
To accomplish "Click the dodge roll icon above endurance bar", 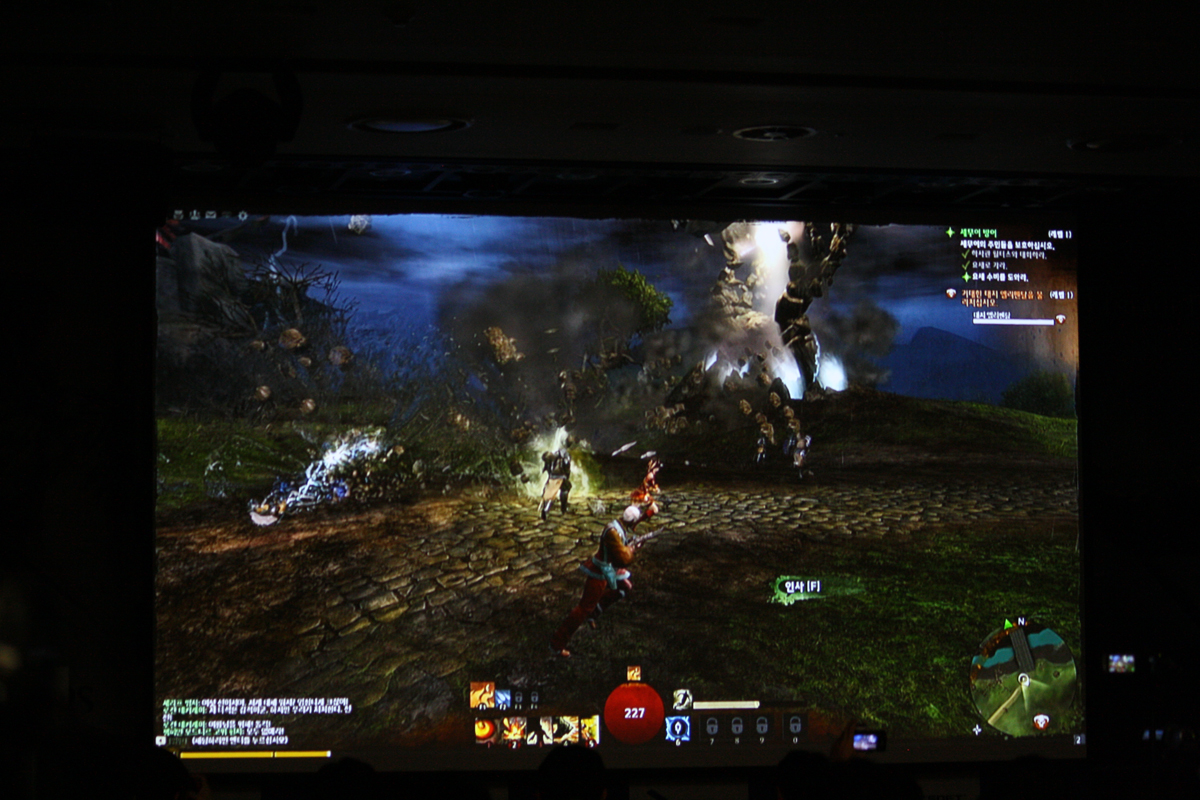I will point(682,700).
